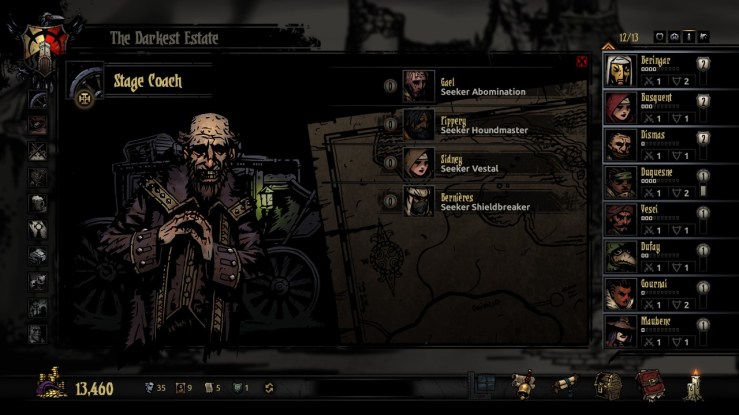Open the Stage Coach upgrade cross icon

(85, 100)
